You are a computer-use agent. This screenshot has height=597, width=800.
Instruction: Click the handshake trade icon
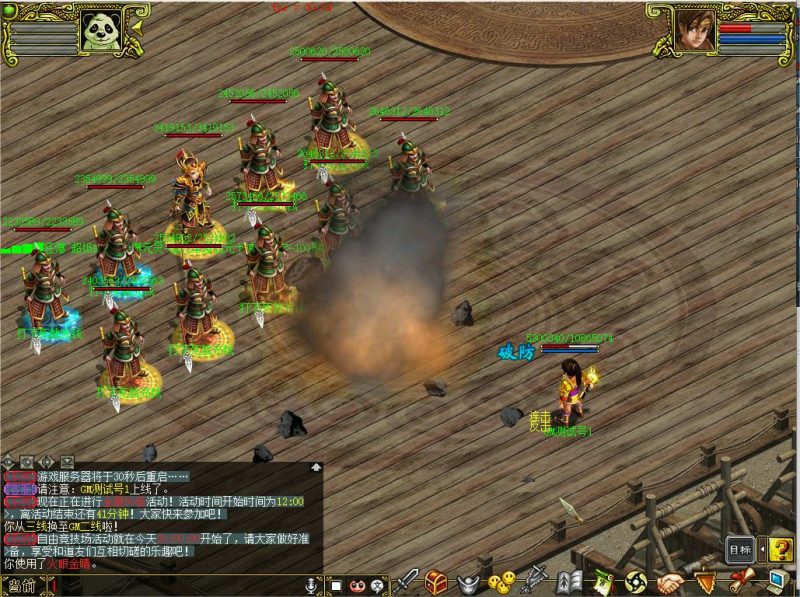click(x=670, y=581)
